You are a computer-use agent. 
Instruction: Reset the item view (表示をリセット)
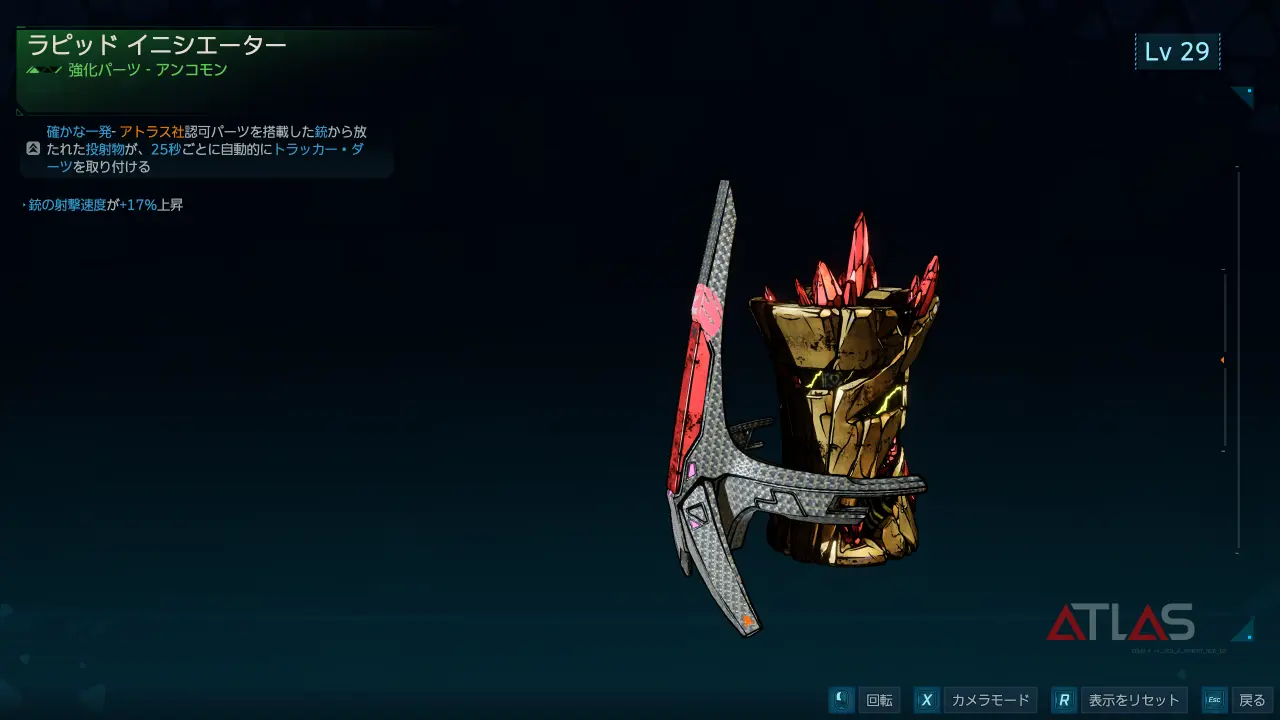[1134, 700]
